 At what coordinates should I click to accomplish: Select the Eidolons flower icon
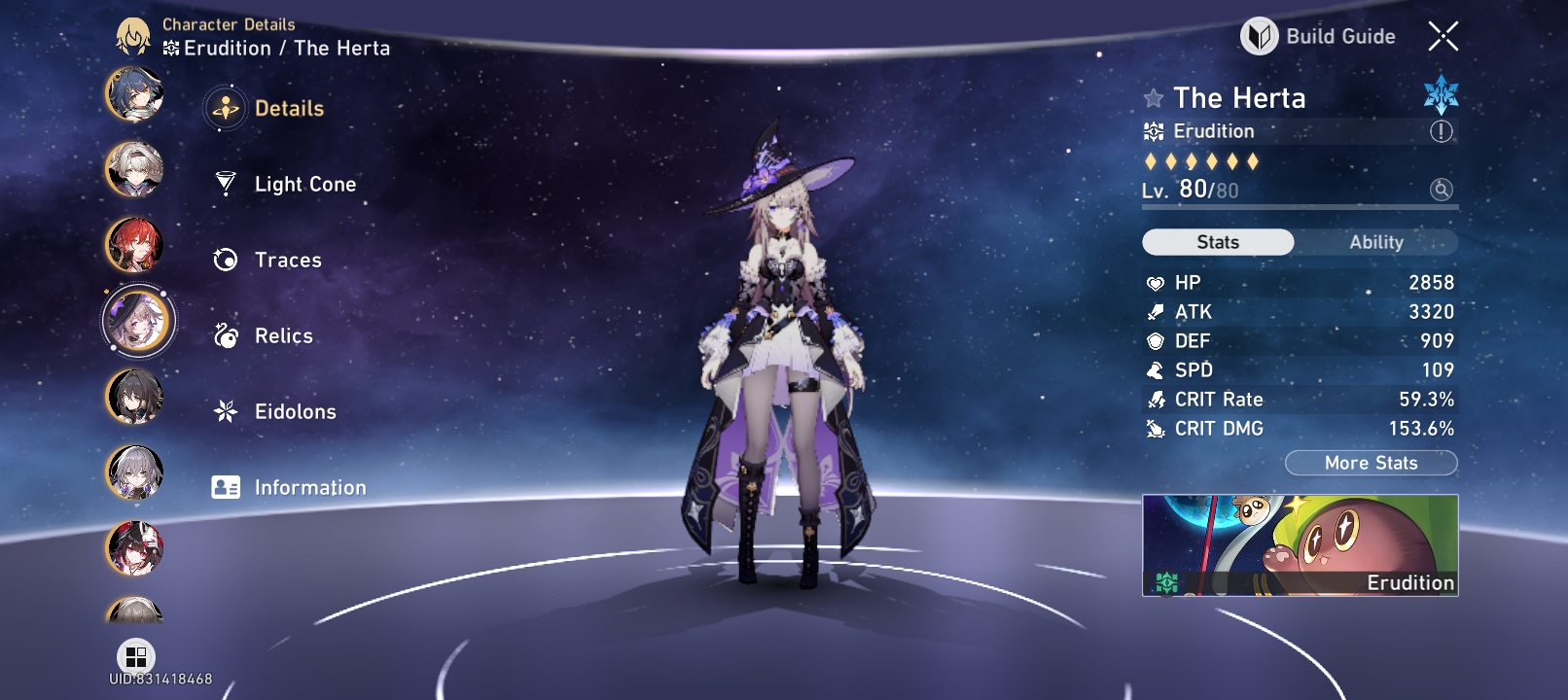pyautogui.click(x=225, y=411)
